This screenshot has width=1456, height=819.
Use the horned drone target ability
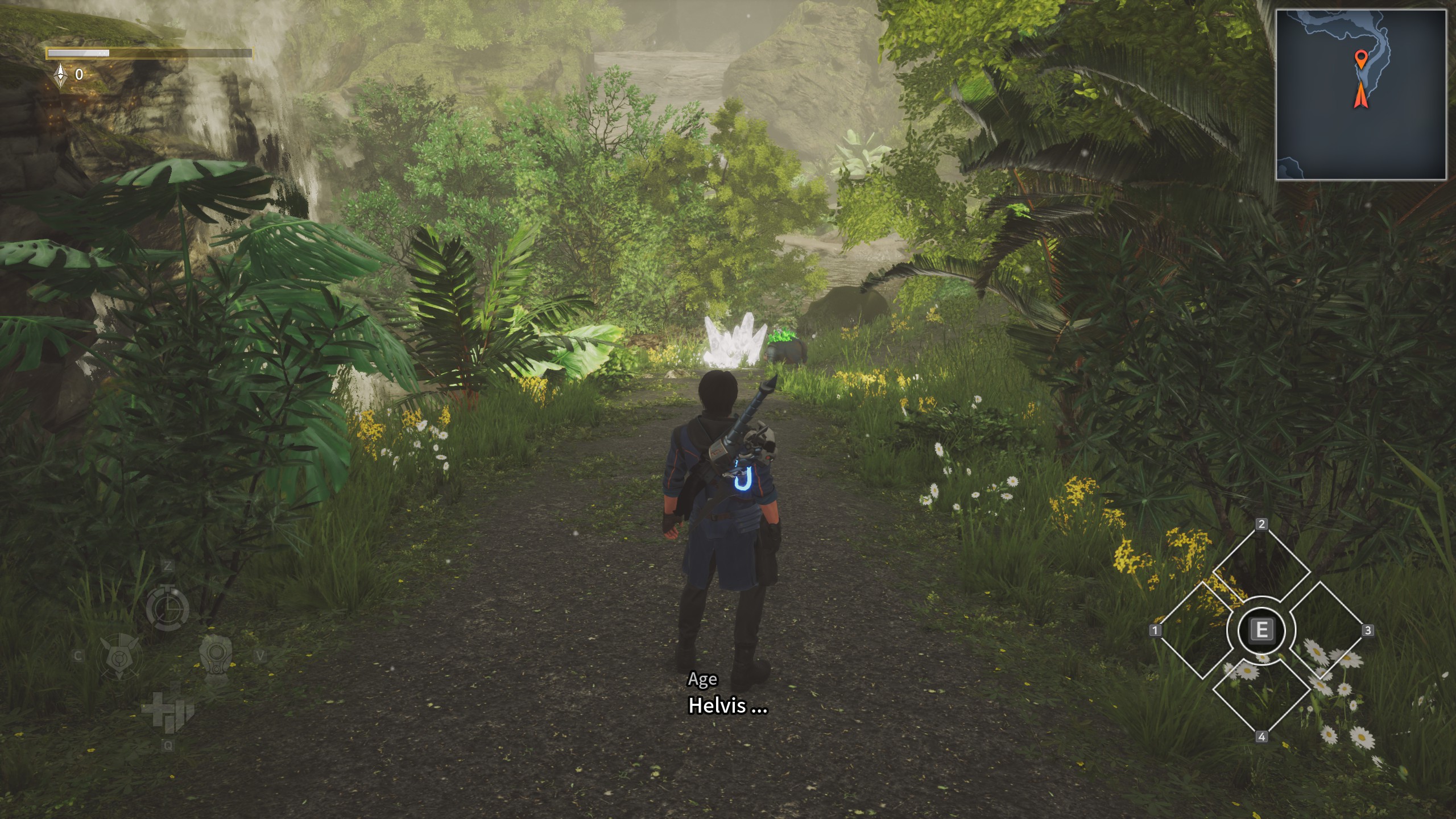[120, 657]
